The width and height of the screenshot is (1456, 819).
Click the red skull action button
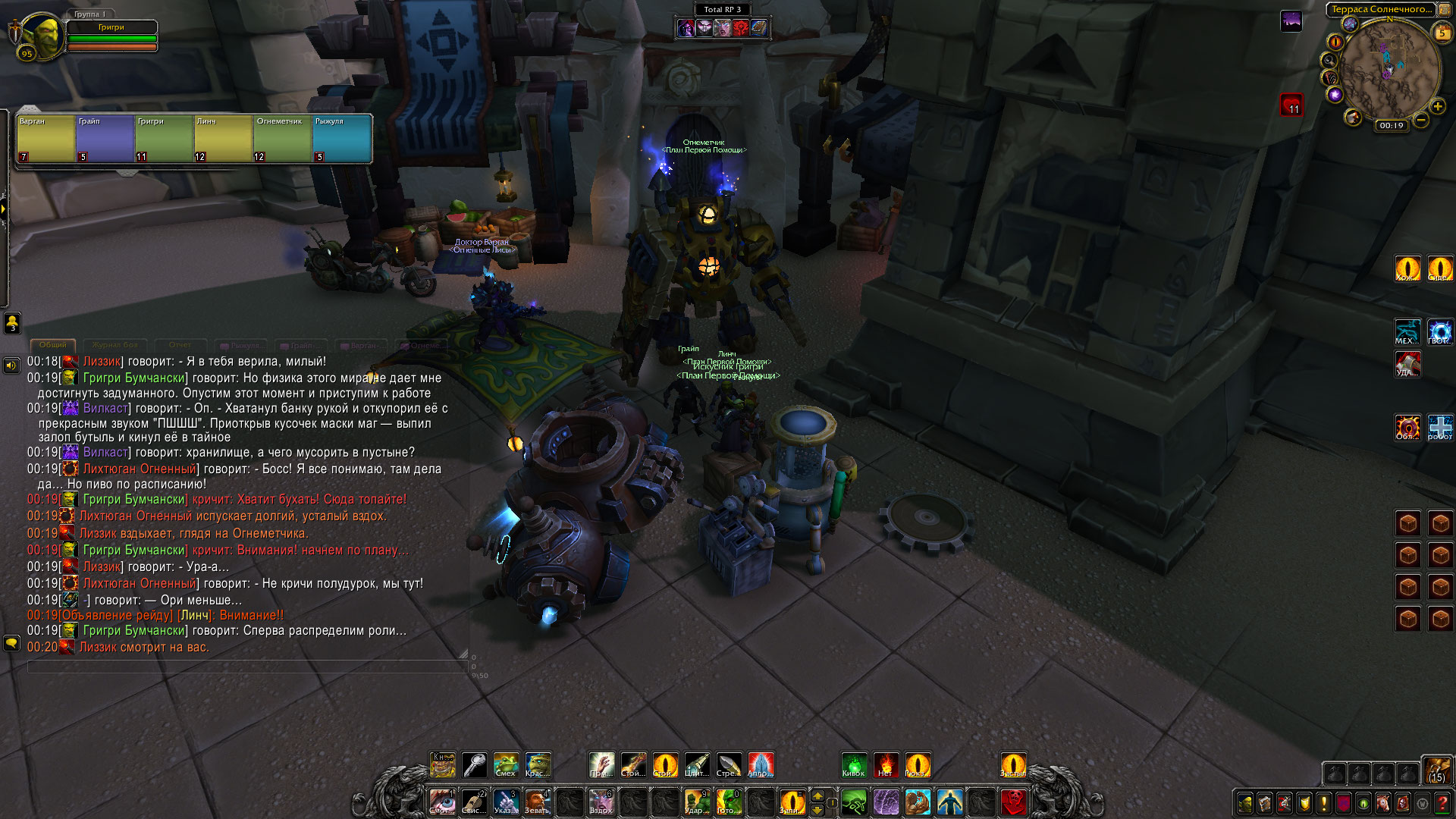(x=1014, y=802)
